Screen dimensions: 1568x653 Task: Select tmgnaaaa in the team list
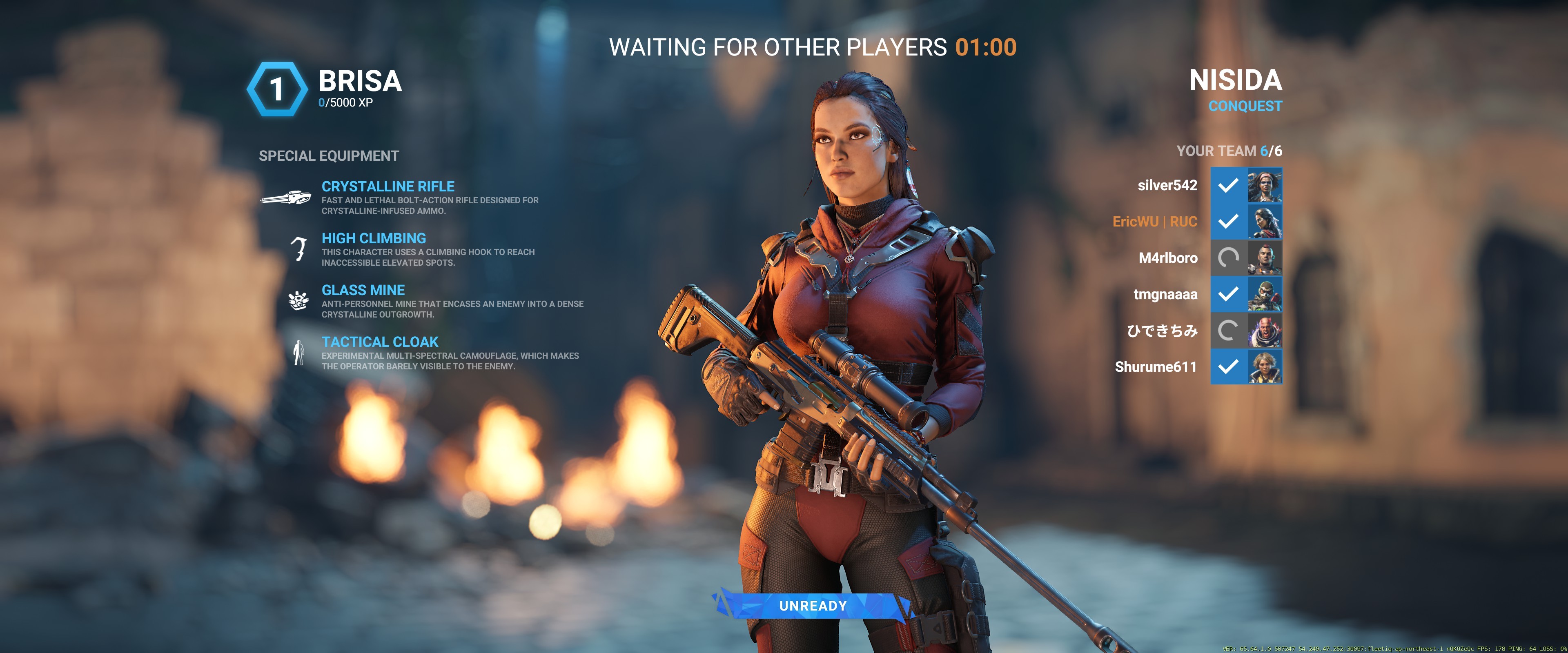tap(1165, 295)
